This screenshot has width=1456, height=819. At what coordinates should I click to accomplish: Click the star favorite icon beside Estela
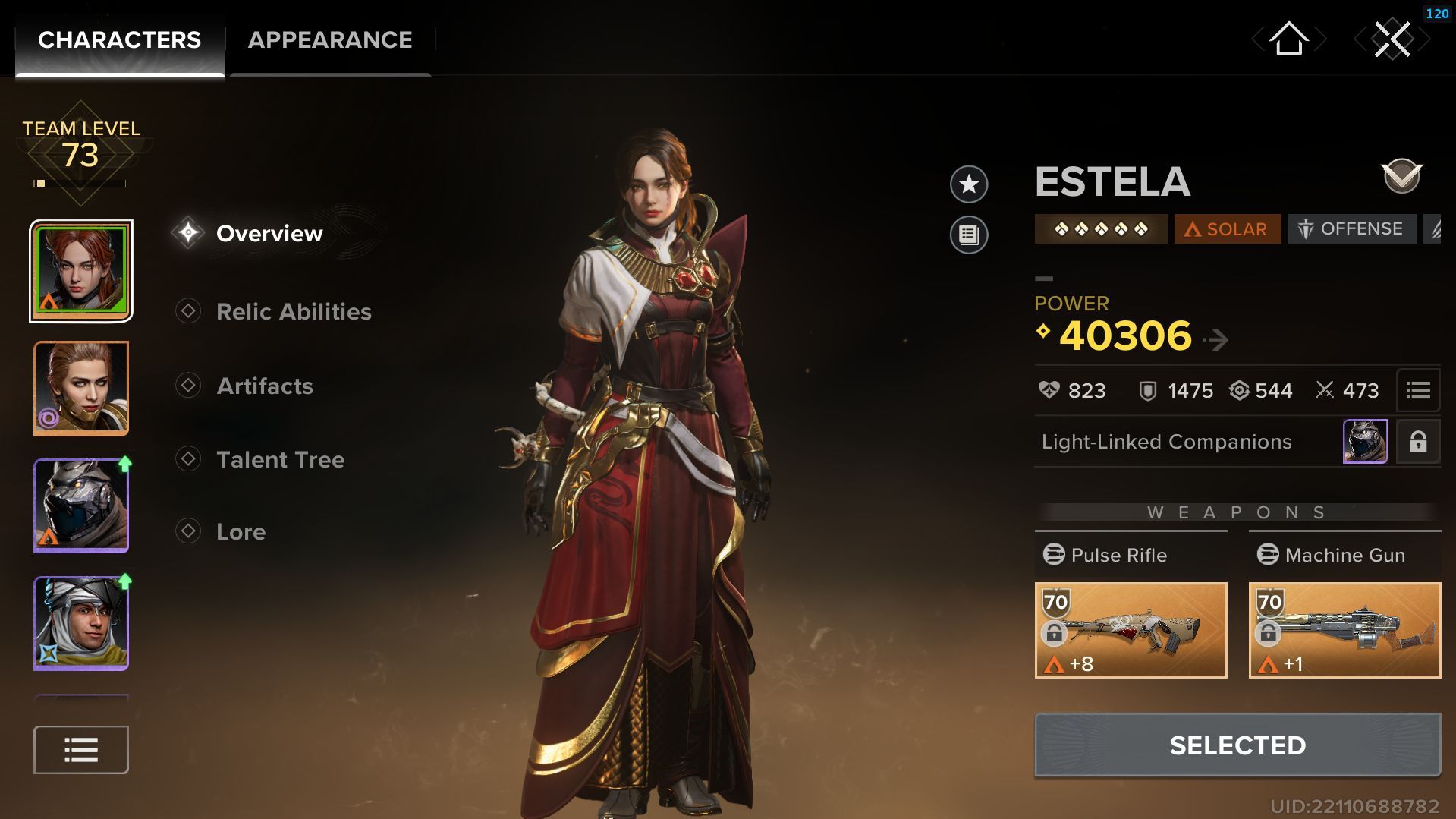tap(968, 184)
